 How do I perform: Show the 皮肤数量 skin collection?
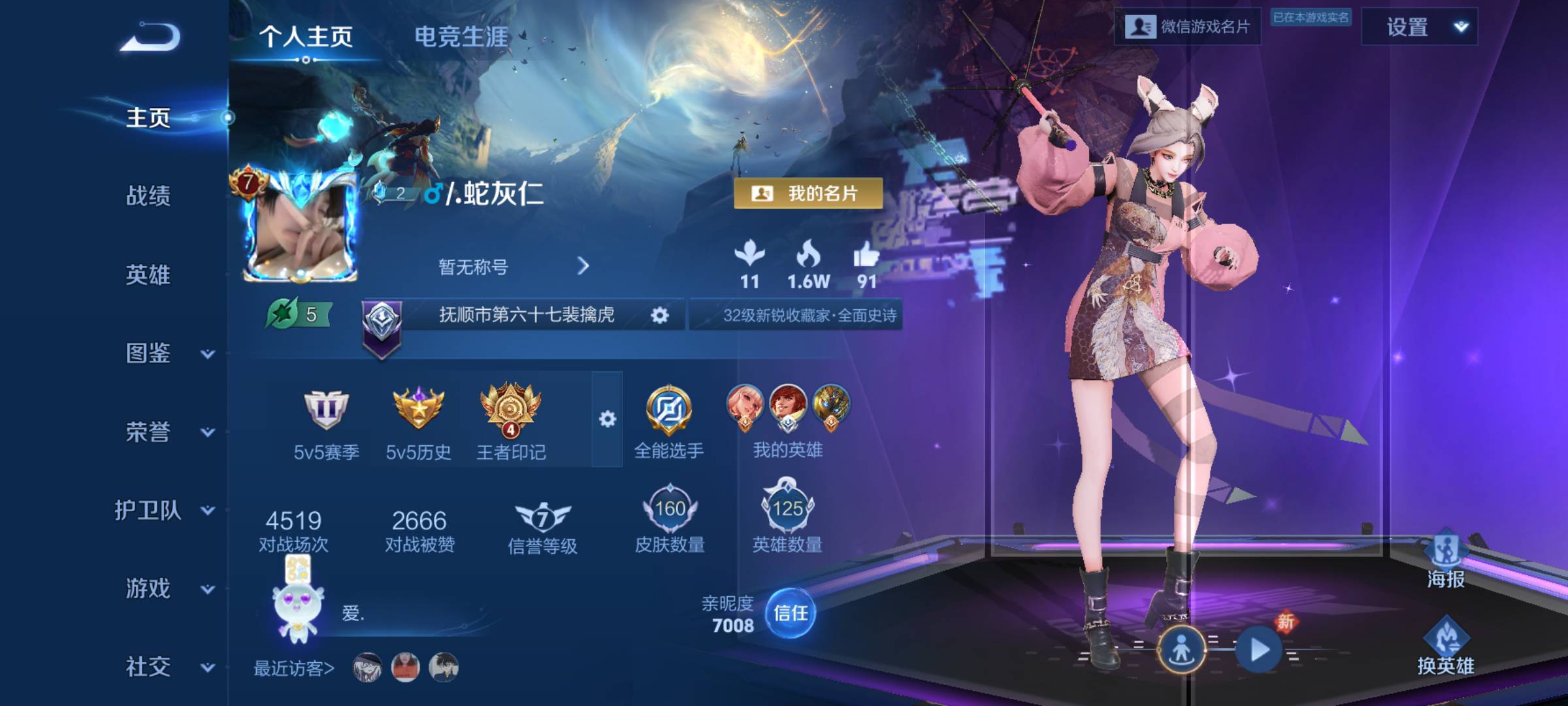(x=670, y=518)
